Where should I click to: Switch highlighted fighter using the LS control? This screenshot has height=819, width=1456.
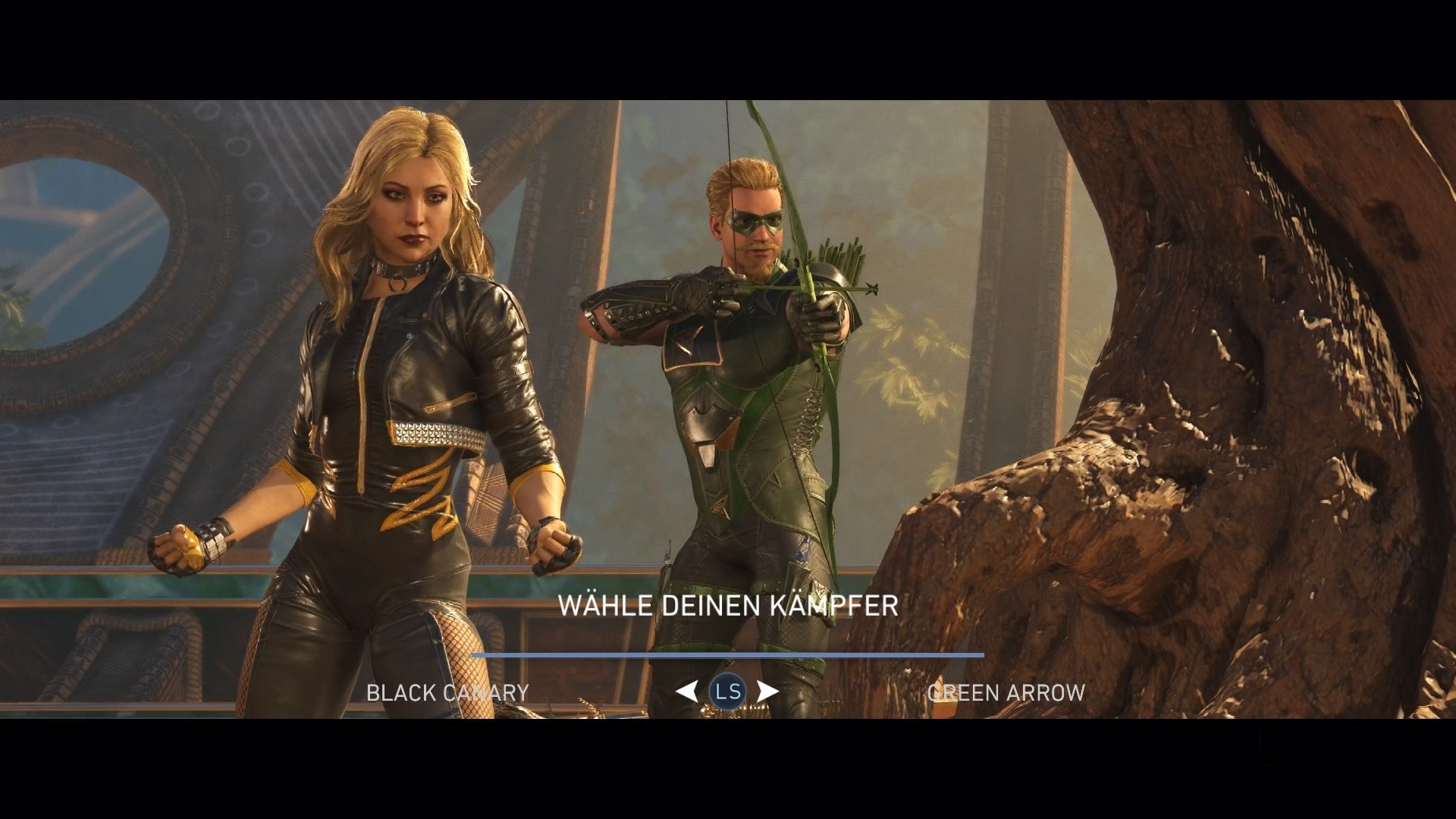coord(729,691)
